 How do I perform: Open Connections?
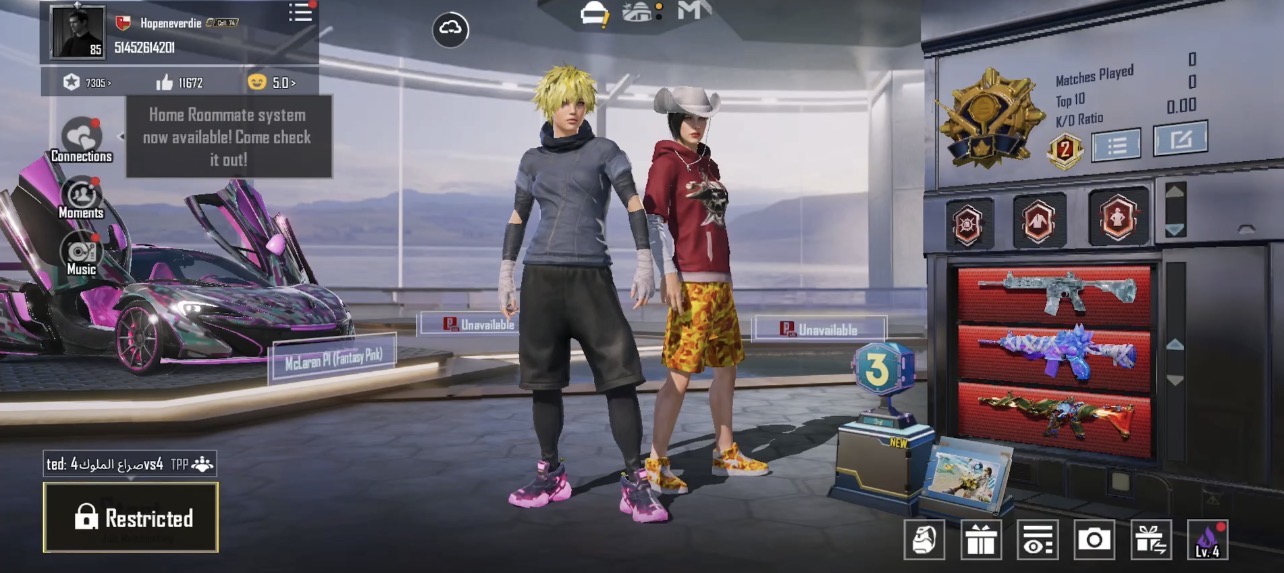click(x=81, y=139)
